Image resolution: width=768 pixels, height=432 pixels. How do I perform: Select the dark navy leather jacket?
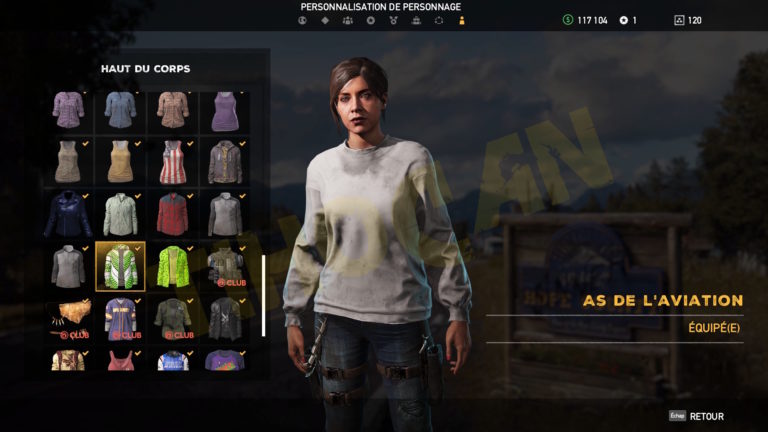tap(68, 213)
